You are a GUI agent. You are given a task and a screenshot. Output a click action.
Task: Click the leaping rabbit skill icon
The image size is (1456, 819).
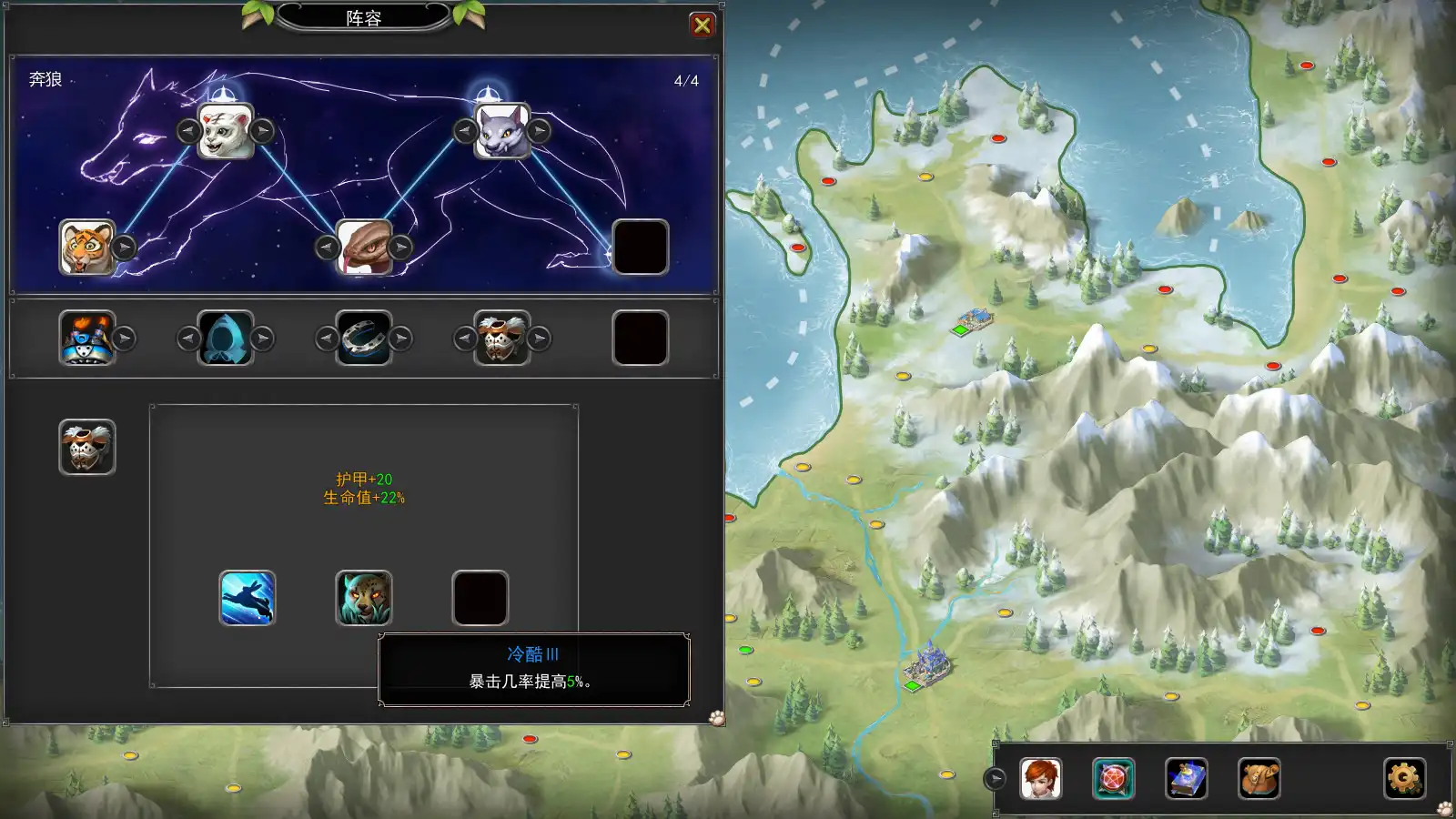point(248,598)
